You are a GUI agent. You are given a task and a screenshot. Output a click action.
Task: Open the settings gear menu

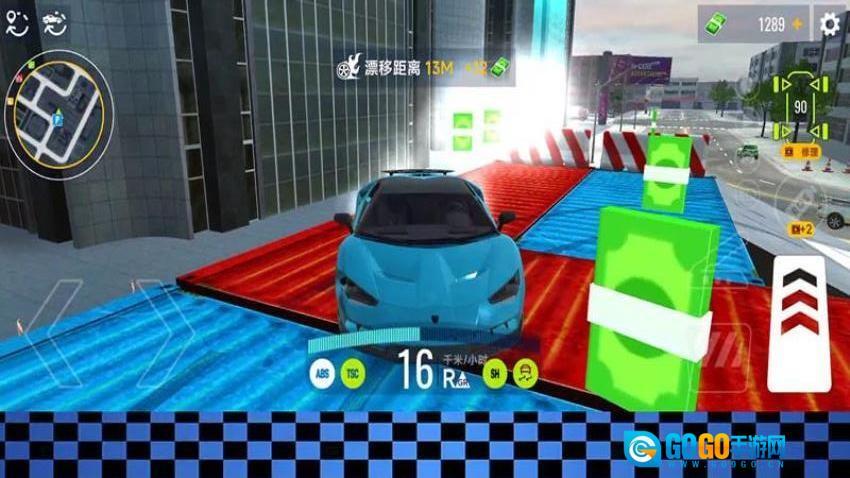828,24
